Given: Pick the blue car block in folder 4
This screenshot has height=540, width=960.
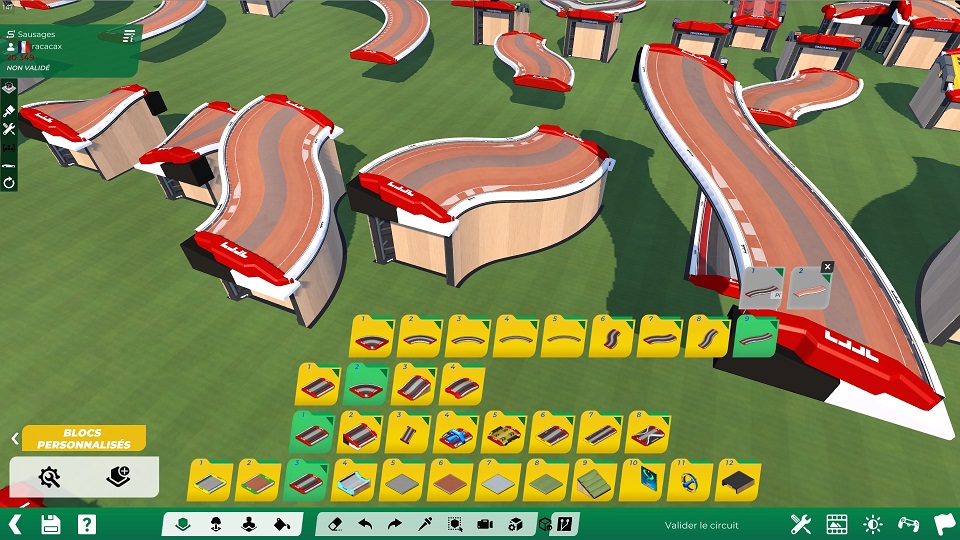Looking at the screenshot, I should (457, 433).
